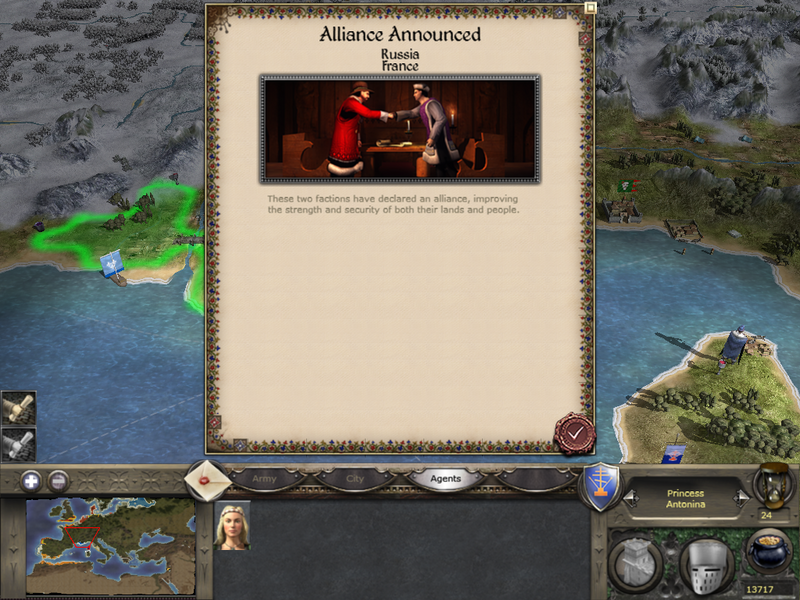Select the previous character arrow

629,495
